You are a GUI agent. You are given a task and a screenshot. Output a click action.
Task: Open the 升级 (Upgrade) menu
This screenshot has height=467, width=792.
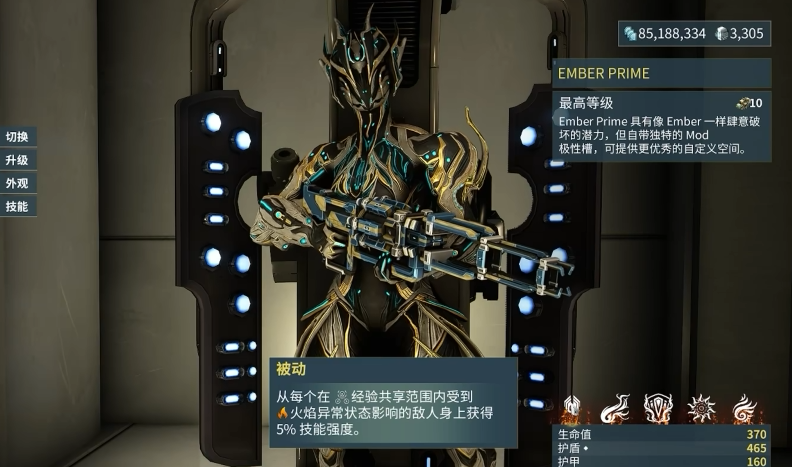tap(17, 160)
